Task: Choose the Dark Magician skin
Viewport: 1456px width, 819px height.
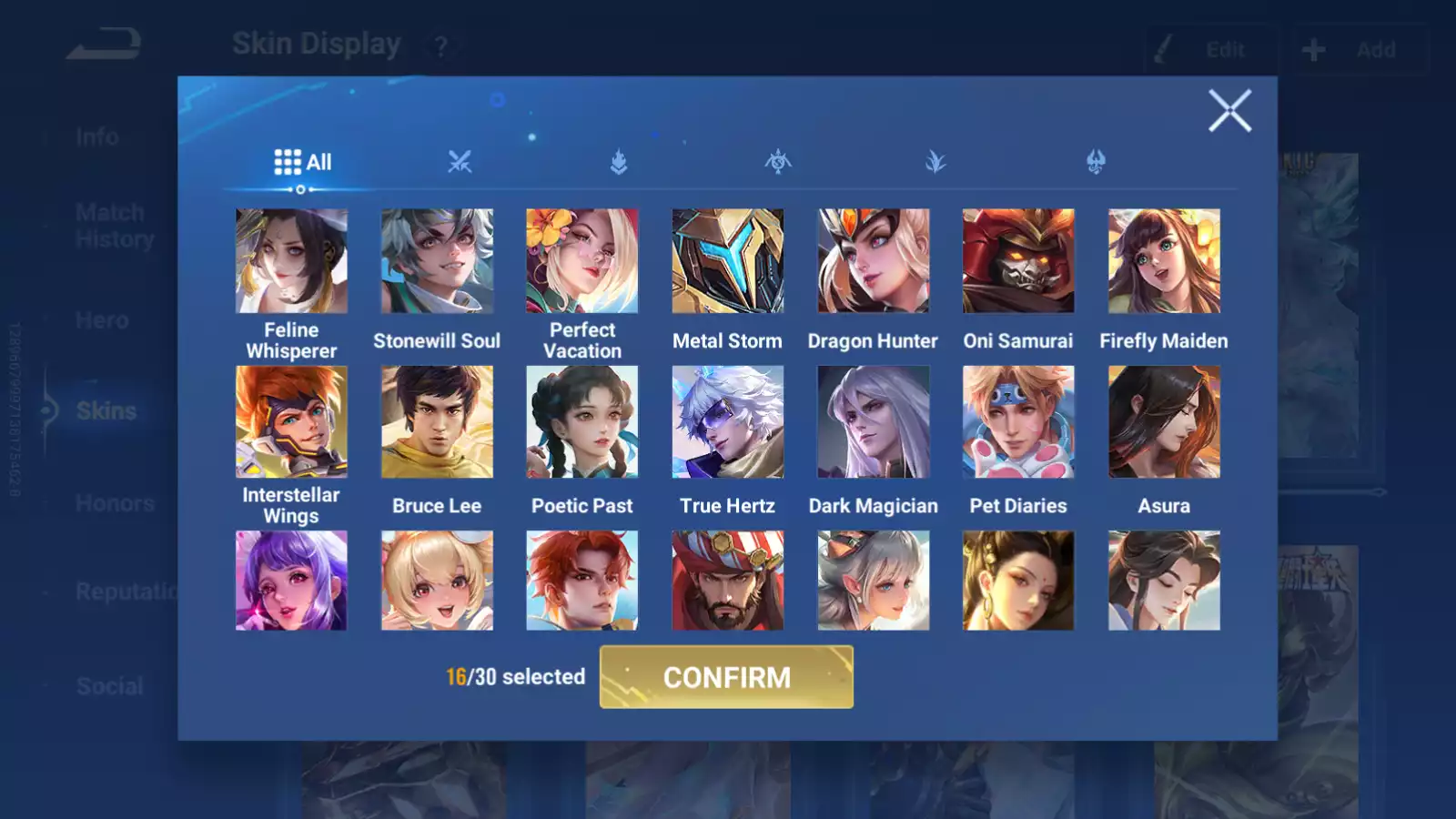Action: click(x=873, y=422)
